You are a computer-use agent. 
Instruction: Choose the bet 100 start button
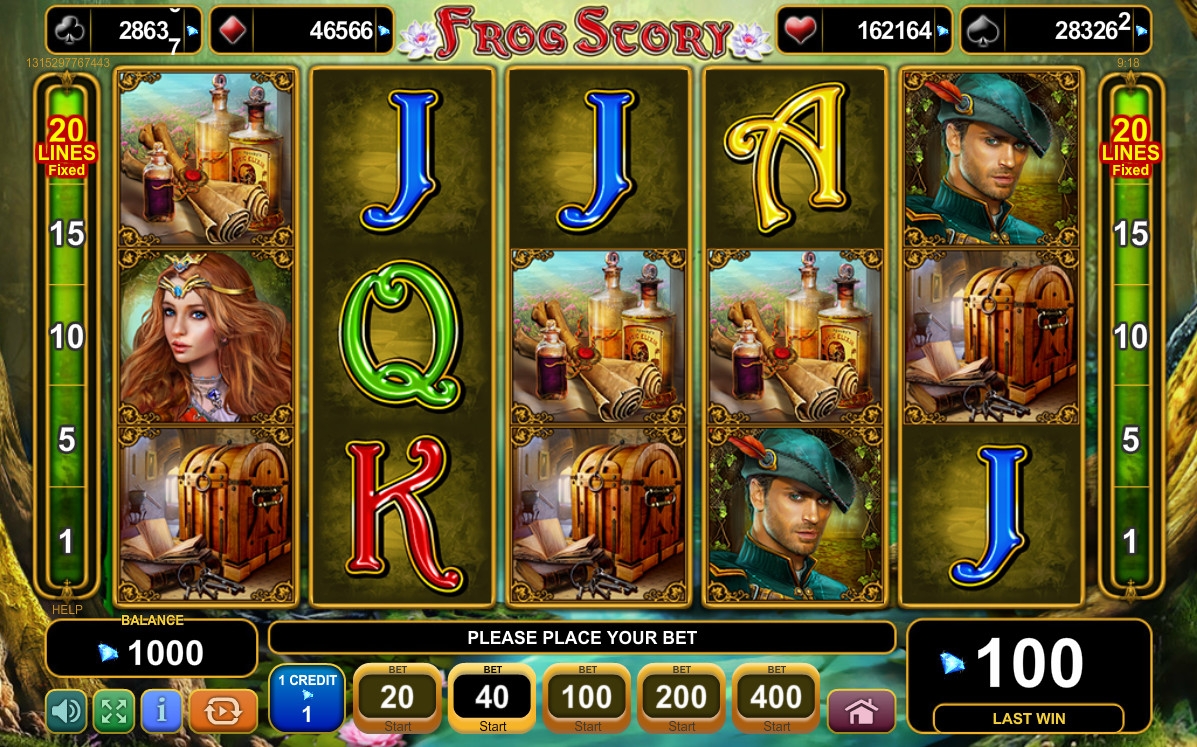pos(587,698)
